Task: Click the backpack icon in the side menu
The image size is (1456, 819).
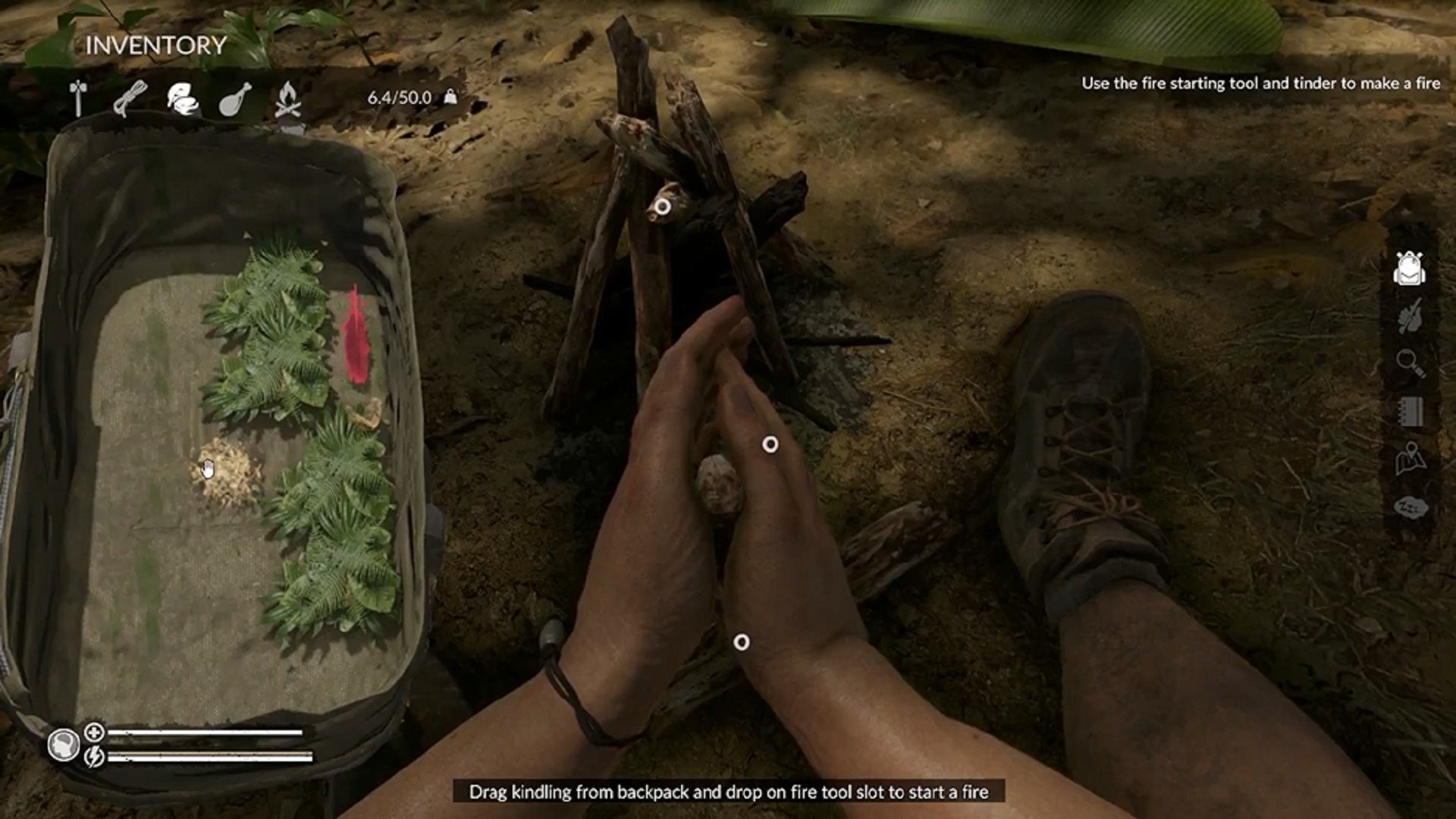Action: [1409, 268]
